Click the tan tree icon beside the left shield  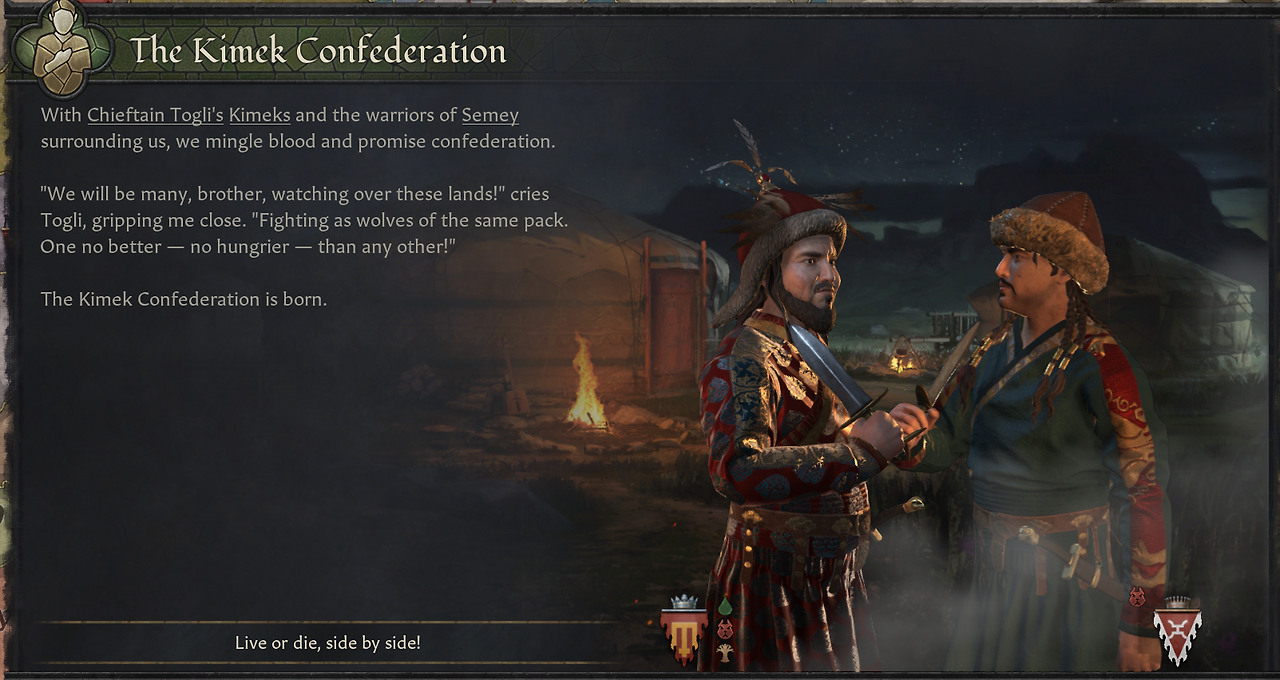pos(725,652)
